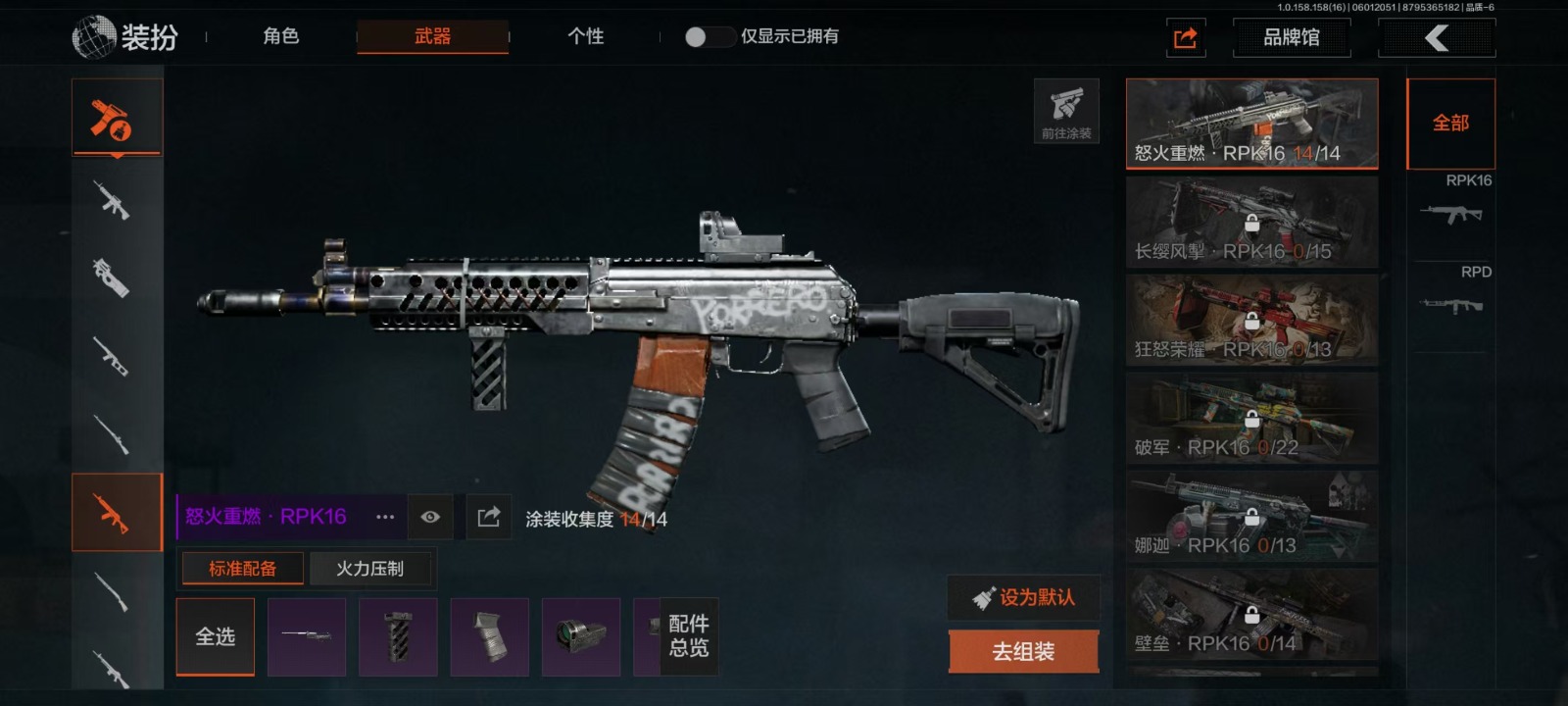Switch to 火力压制 loadout tab

click(x=369, y=569)
